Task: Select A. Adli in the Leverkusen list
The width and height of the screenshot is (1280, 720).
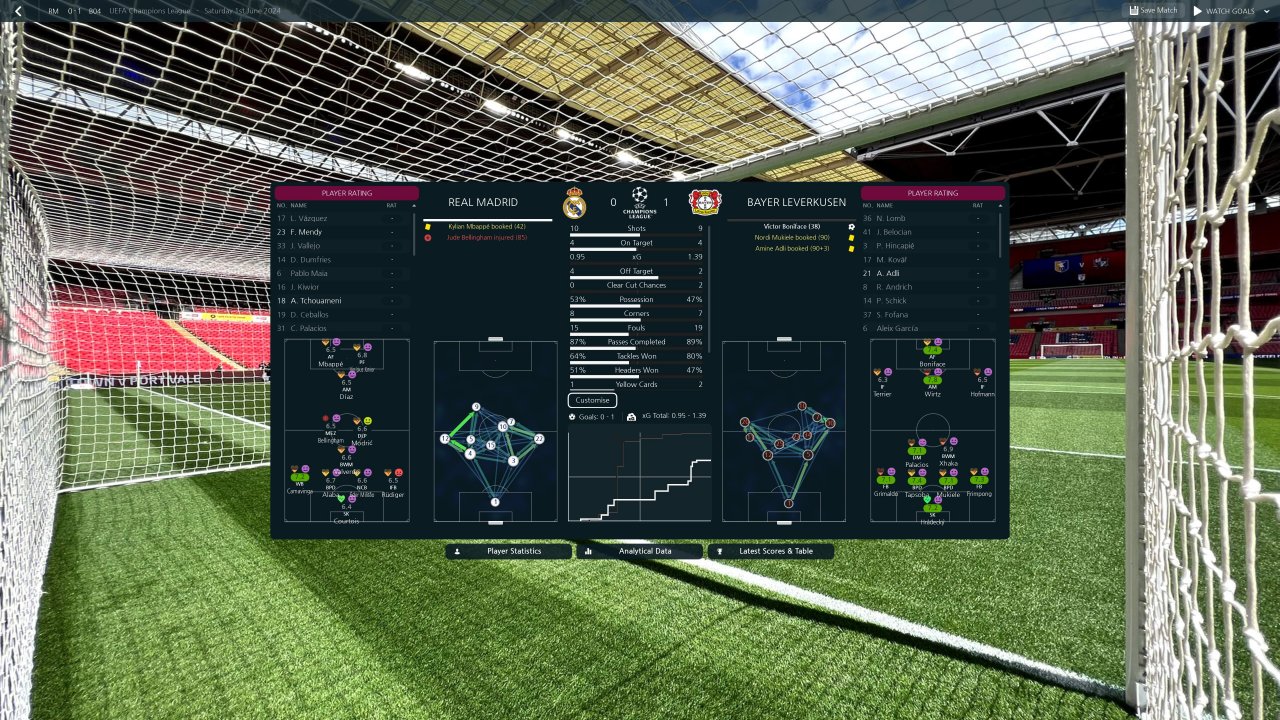Action: tap(888, 273)
